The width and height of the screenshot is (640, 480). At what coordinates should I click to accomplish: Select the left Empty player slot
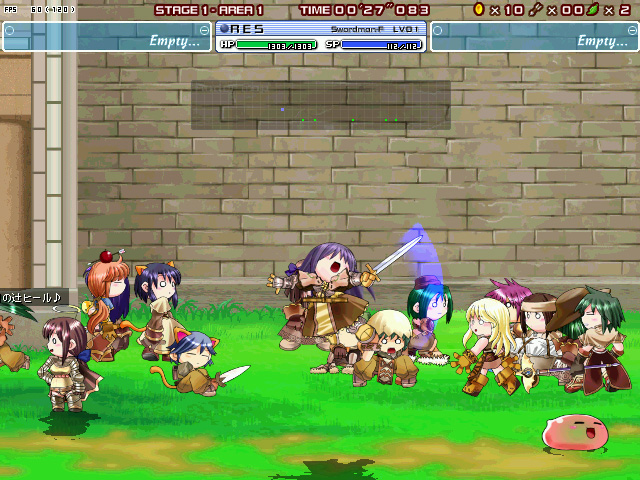tap(107, 37)
